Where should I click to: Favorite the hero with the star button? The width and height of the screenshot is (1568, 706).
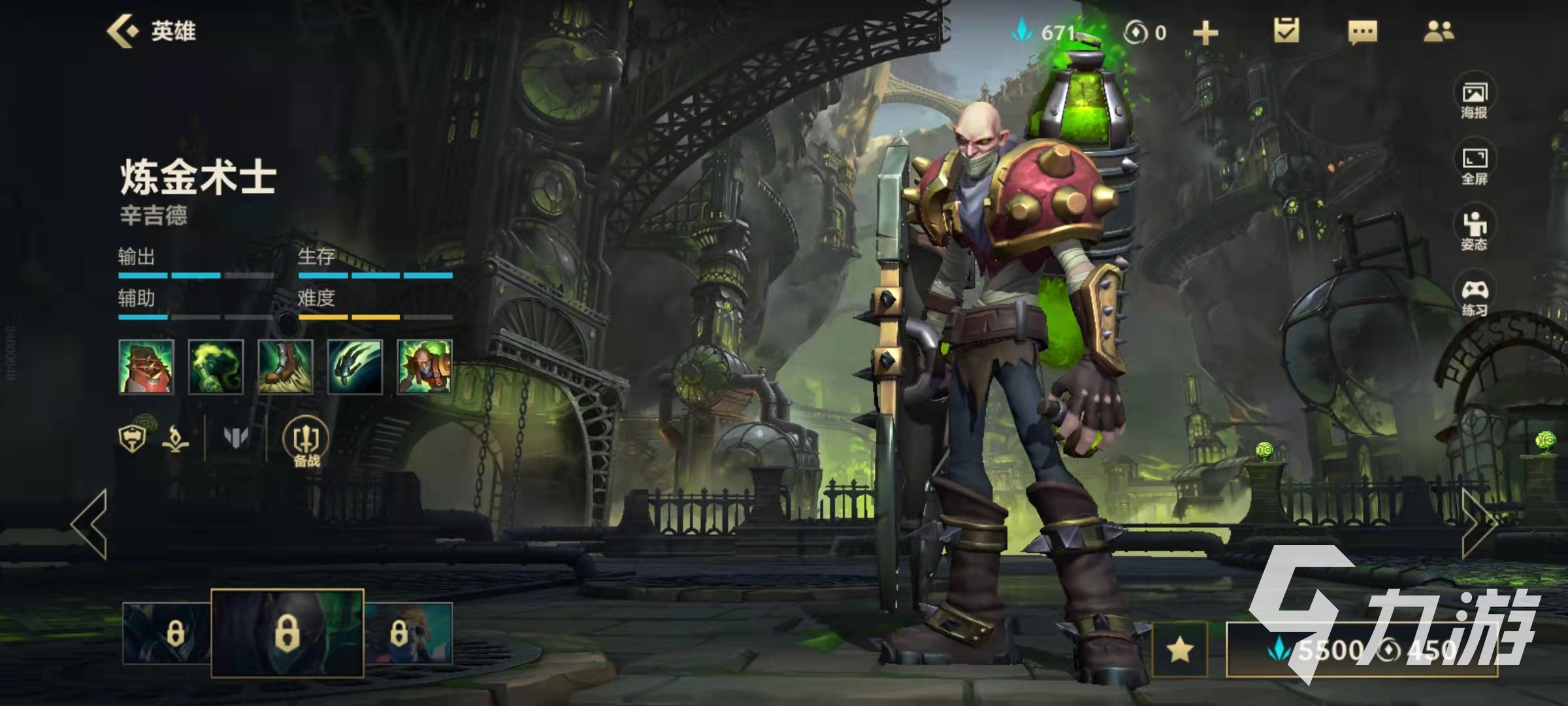coord(1180,650)
